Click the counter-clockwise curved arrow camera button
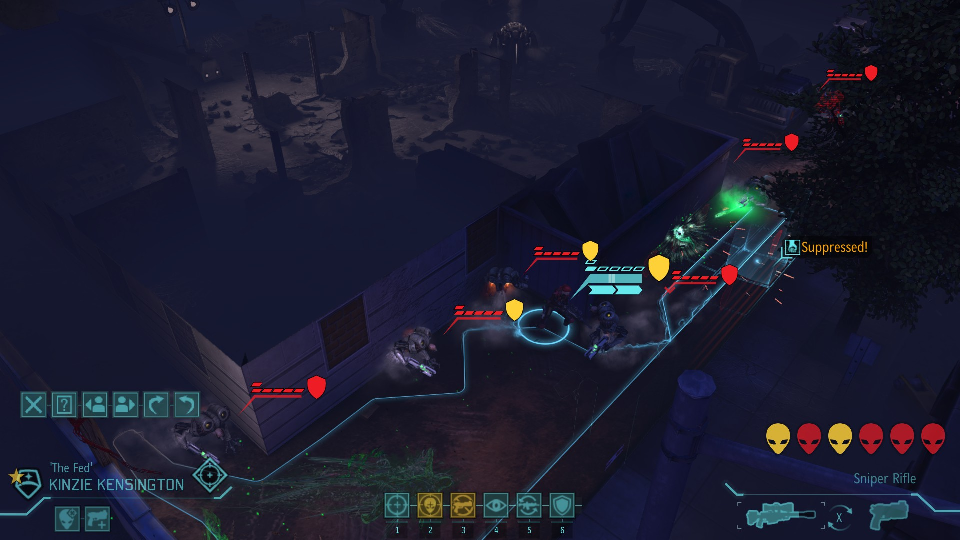The width and height of the screenshot is (960, 540). coord(186,404)
